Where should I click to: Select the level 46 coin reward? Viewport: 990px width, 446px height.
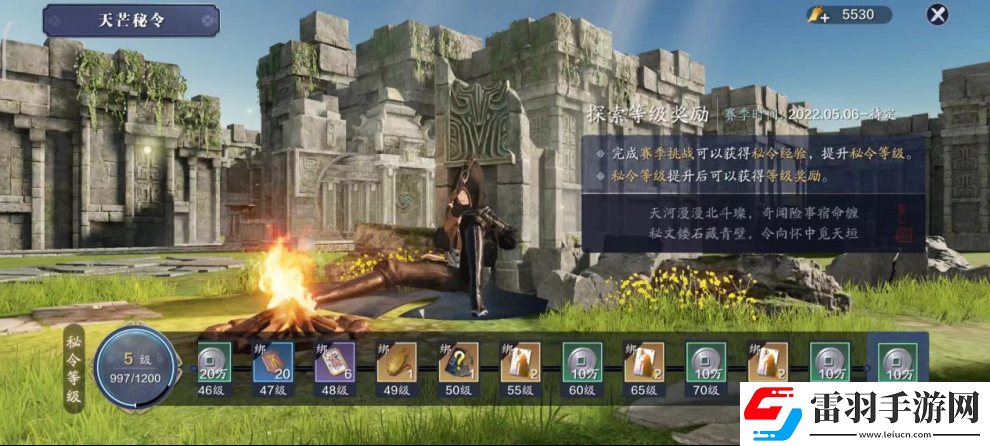coord(210,362)
